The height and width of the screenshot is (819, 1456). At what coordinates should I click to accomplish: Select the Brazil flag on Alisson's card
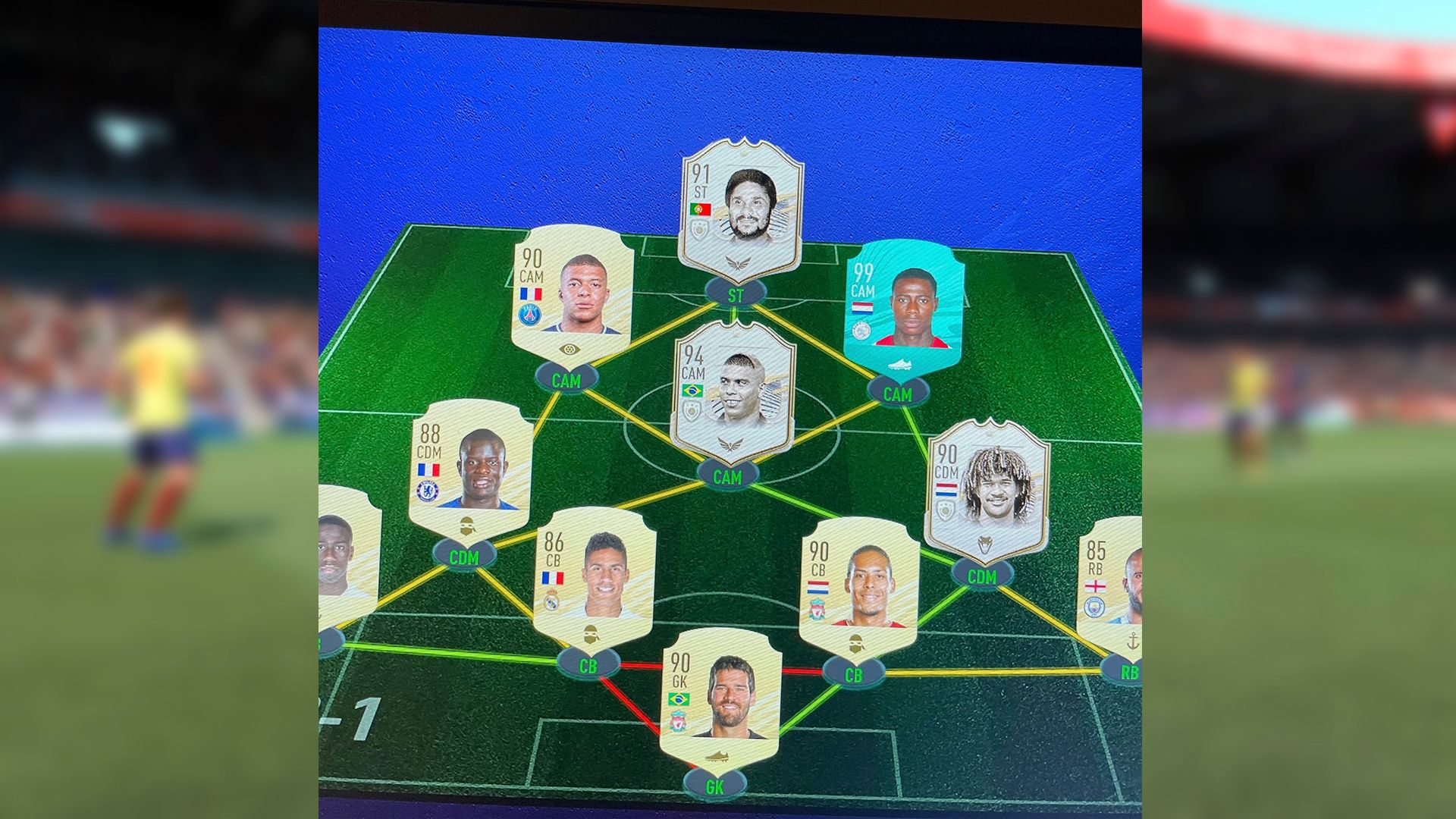coord(678,699)
